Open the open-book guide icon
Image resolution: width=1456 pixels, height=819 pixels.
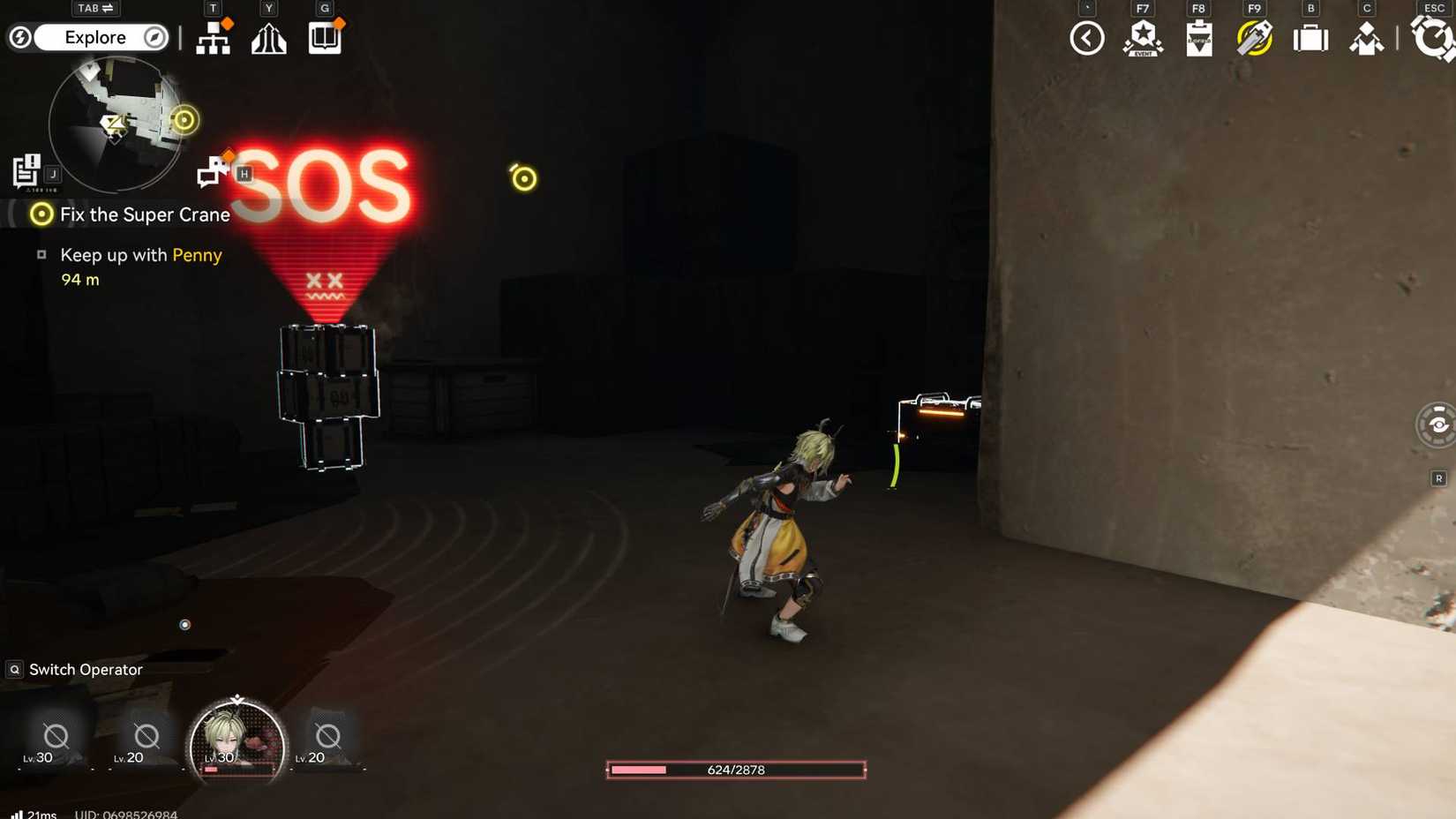pyautogui.click(x=325, y=38)
